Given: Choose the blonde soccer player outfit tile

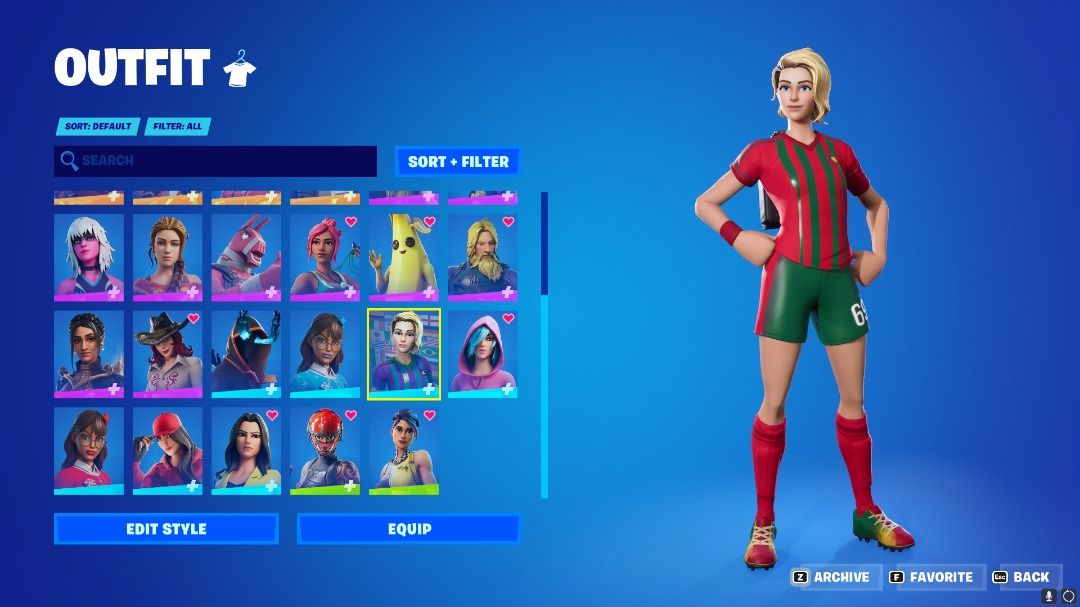Looking at the screenshot, I should pyautogui.click(x=404, y=353).
